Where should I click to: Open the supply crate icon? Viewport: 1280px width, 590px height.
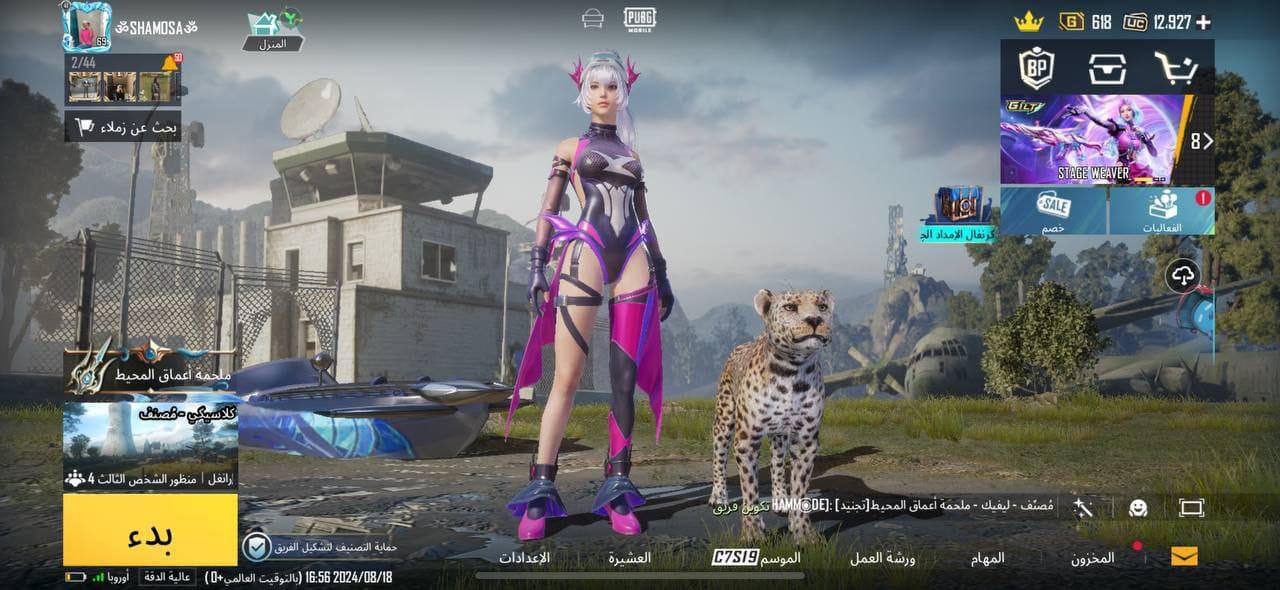[x=1107, y=68]
